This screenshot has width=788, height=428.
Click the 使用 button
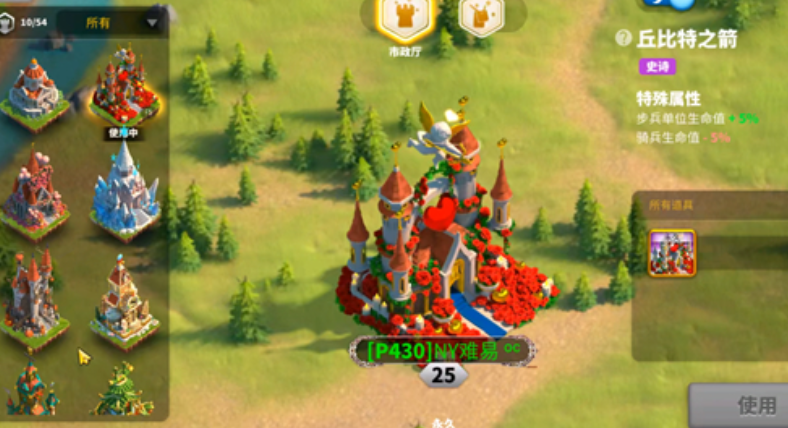tap(750, 405)
